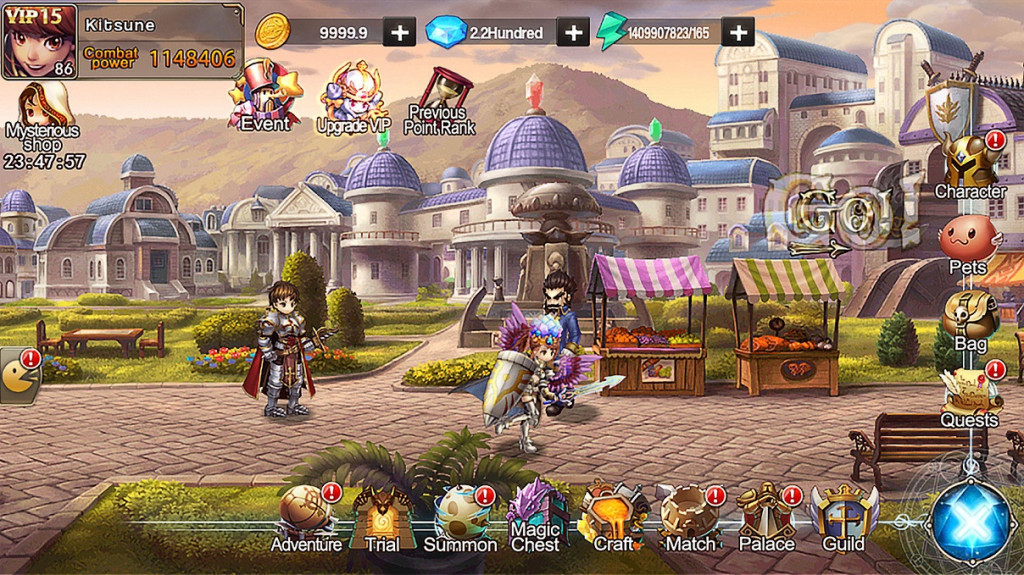Open the Bag inventory
Image resolution: width=1024 pixels, height=575 pixels.
tap(969, 319)
